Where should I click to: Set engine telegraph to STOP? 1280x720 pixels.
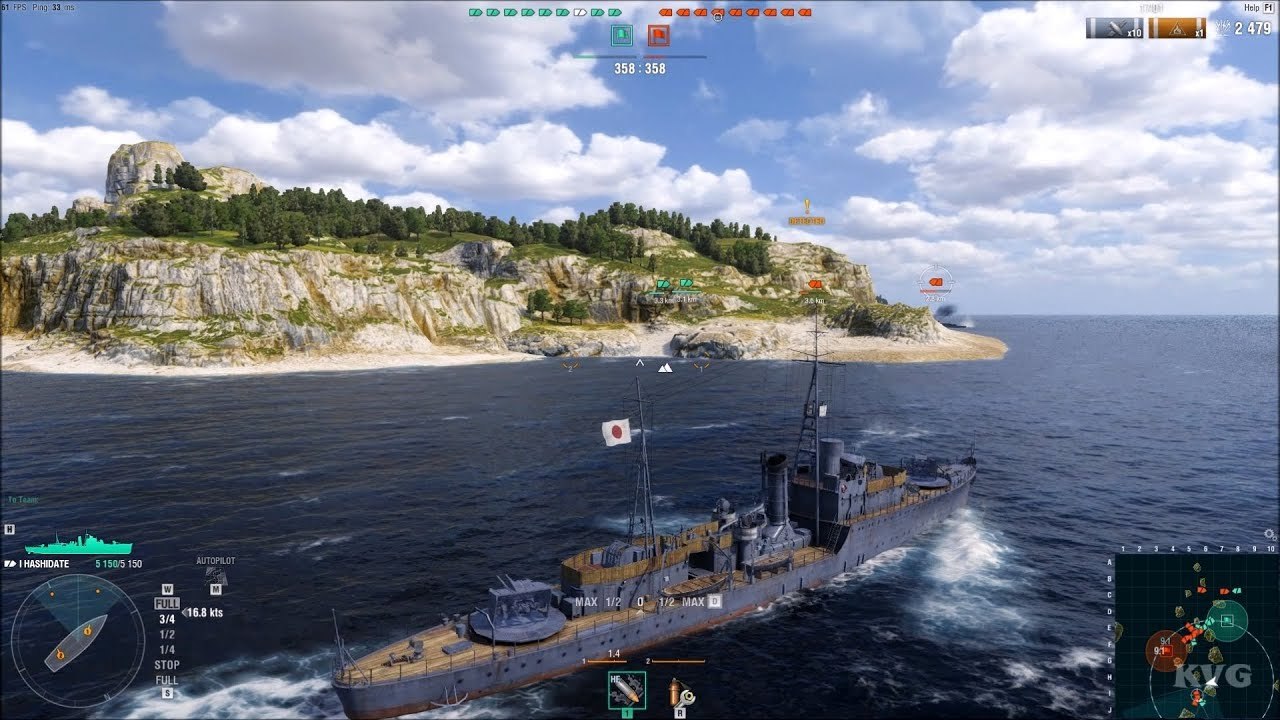click(x=167, y=665)
